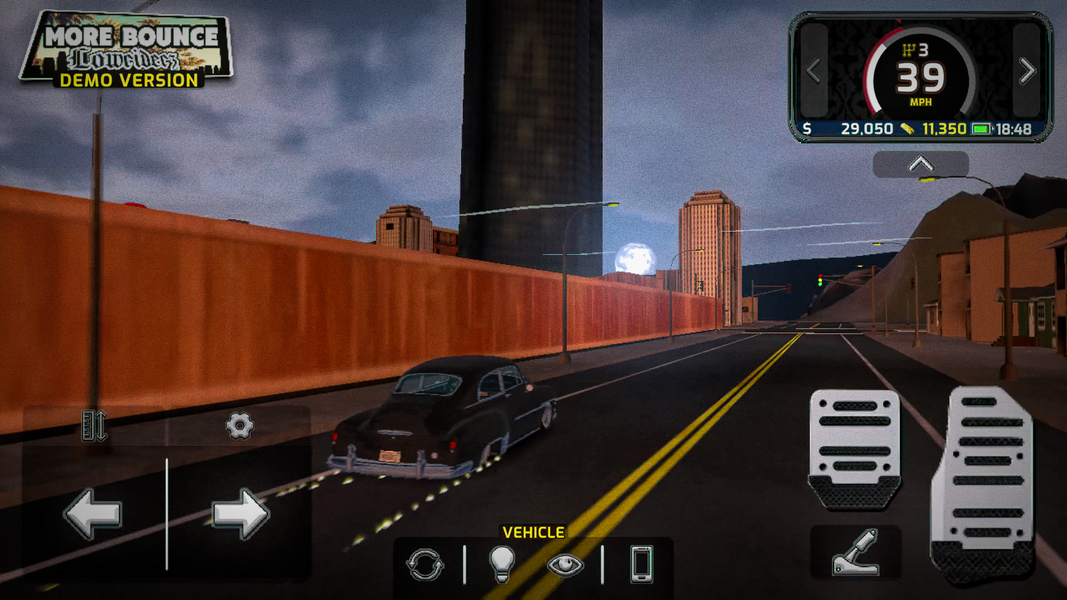Tap the control layout swap icon
This screenshot has height=600, width=1067.
tap(94, 426)
